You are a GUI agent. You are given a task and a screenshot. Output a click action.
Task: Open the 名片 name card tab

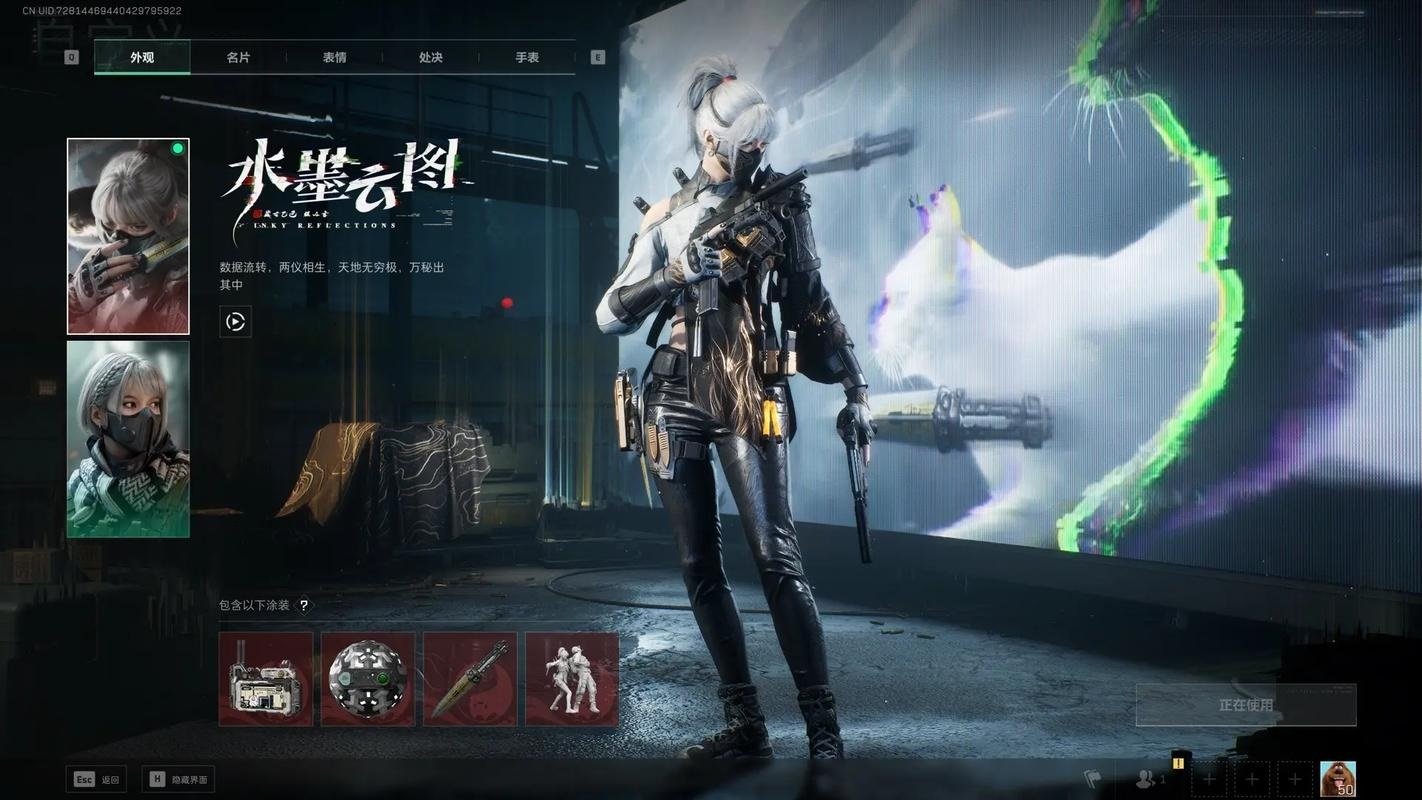coord(238,57)
